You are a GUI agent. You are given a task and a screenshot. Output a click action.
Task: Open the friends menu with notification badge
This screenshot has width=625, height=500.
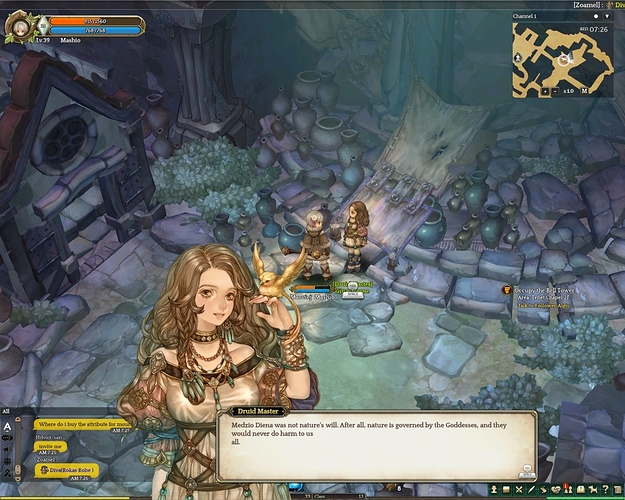point(570,489)
